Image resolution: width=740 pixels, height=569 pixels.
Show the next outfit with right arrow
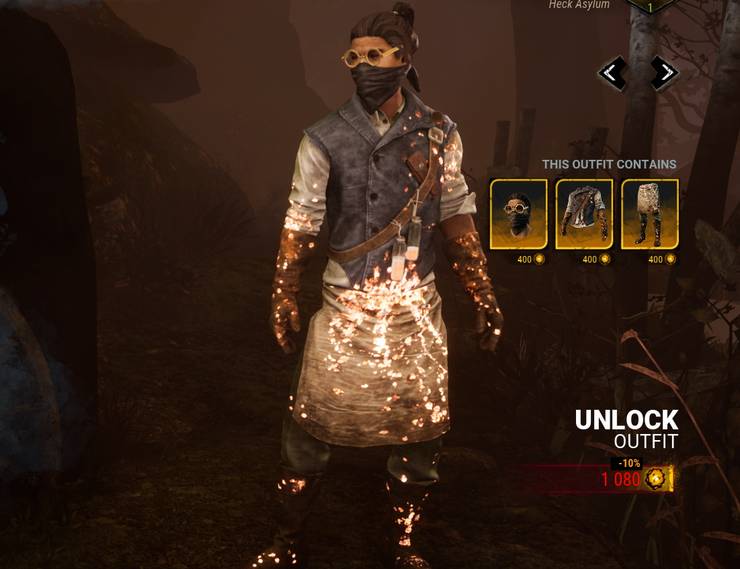point(664,73)
